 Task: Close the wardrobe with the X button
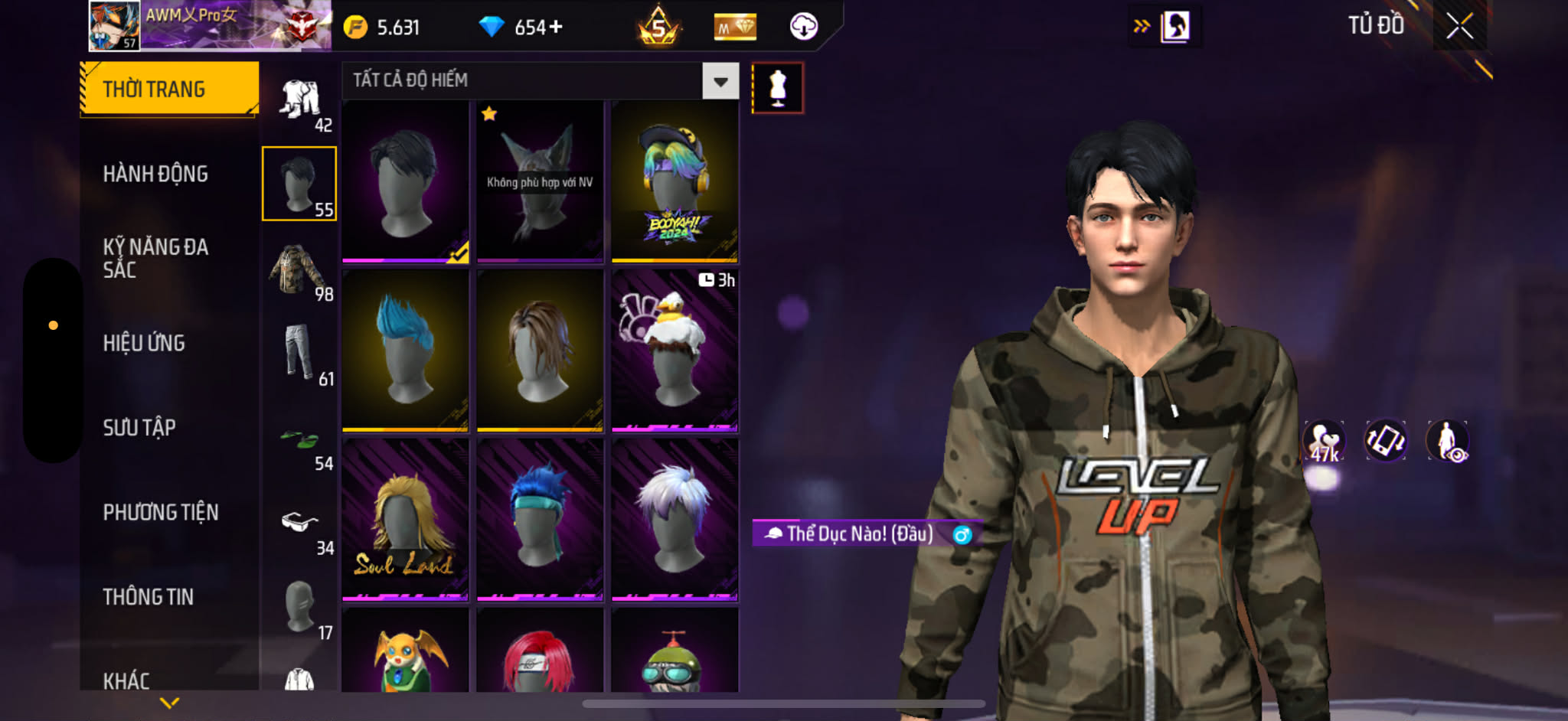pos(1459,27)
